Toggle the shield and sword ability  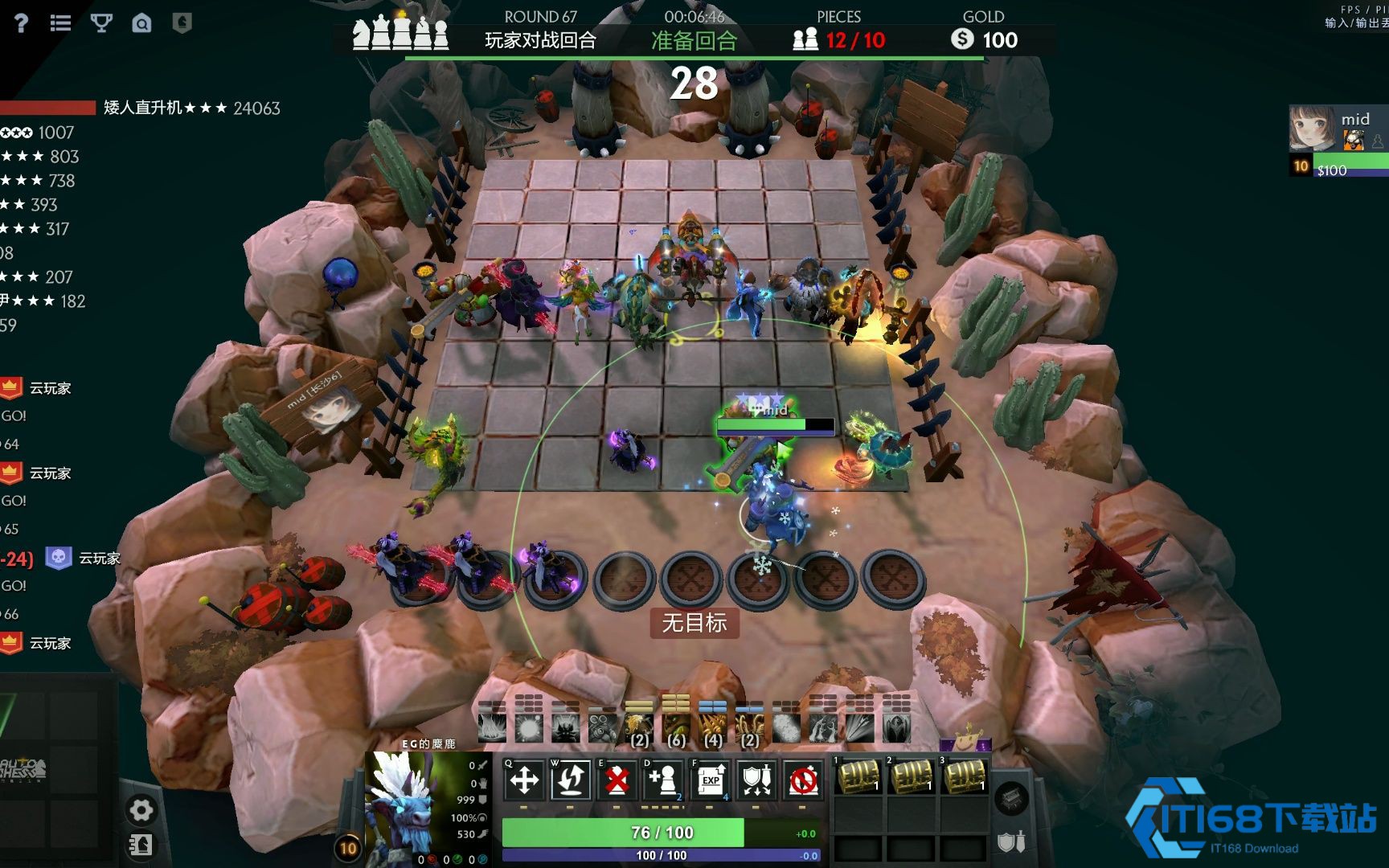pos(756,780)
